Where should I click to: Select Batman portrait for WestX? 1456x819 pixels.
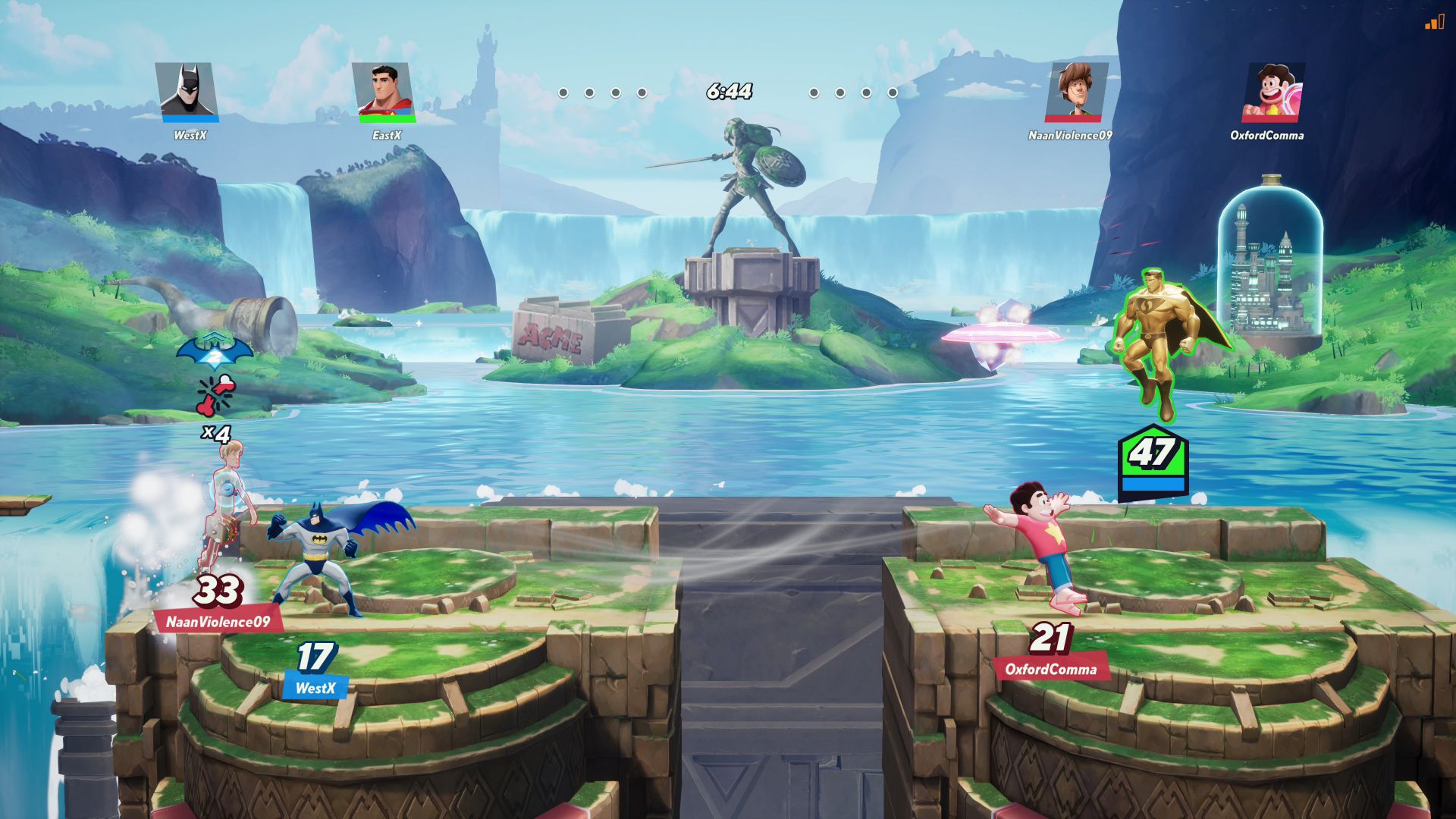(187, 91)
